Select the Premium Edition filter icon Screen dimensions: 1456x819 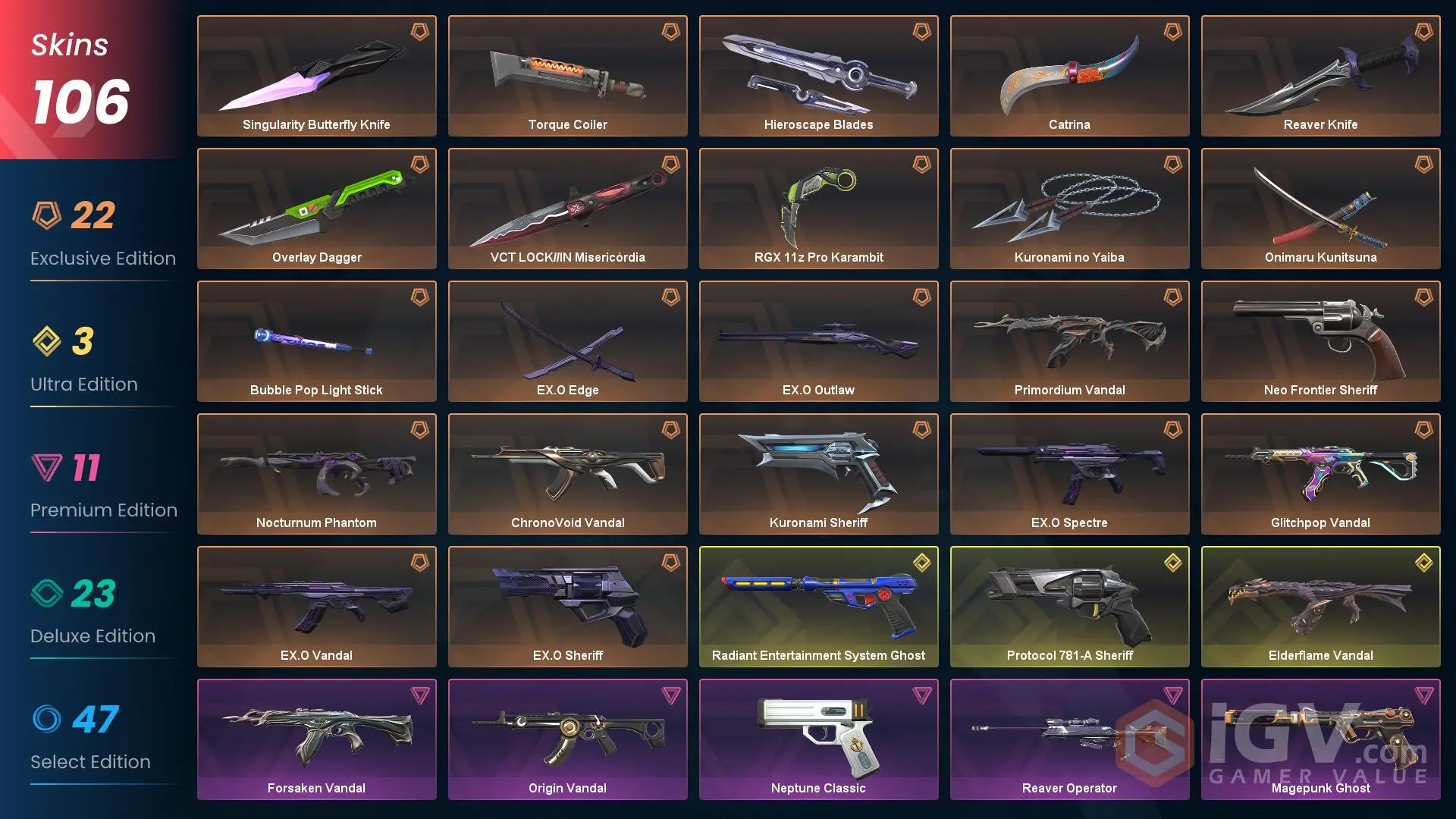(x=47, y=467)
